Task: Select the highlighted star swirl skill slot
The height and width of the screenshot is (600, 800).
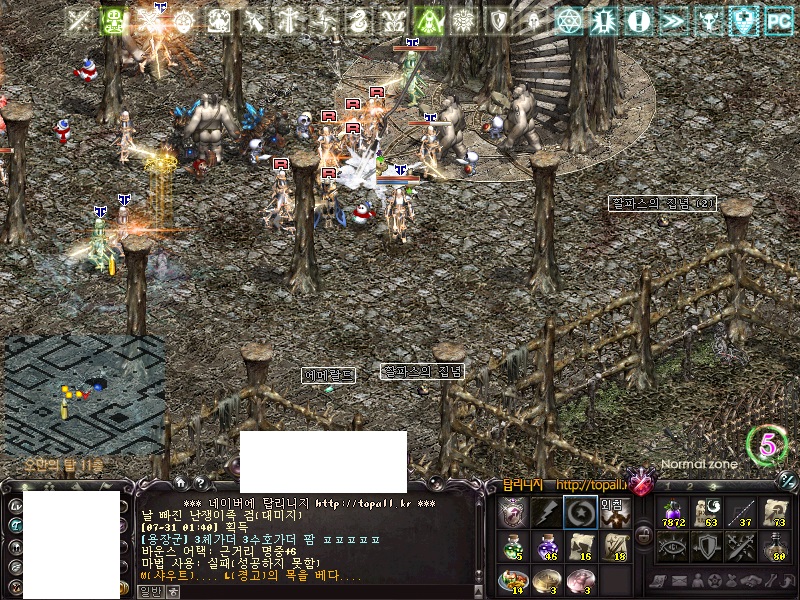Action: tap(580, 512)
